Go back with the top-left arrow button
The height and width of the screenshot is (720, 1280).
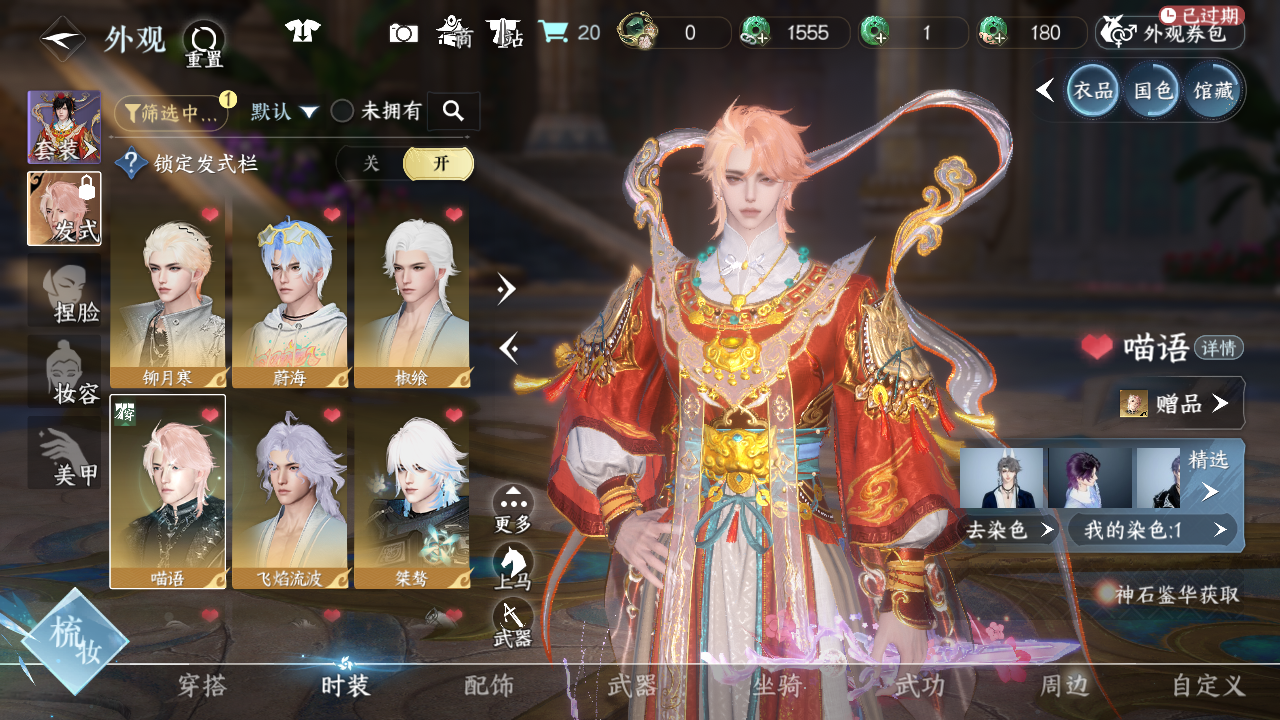pyautogui.click(x=62, y=38)
